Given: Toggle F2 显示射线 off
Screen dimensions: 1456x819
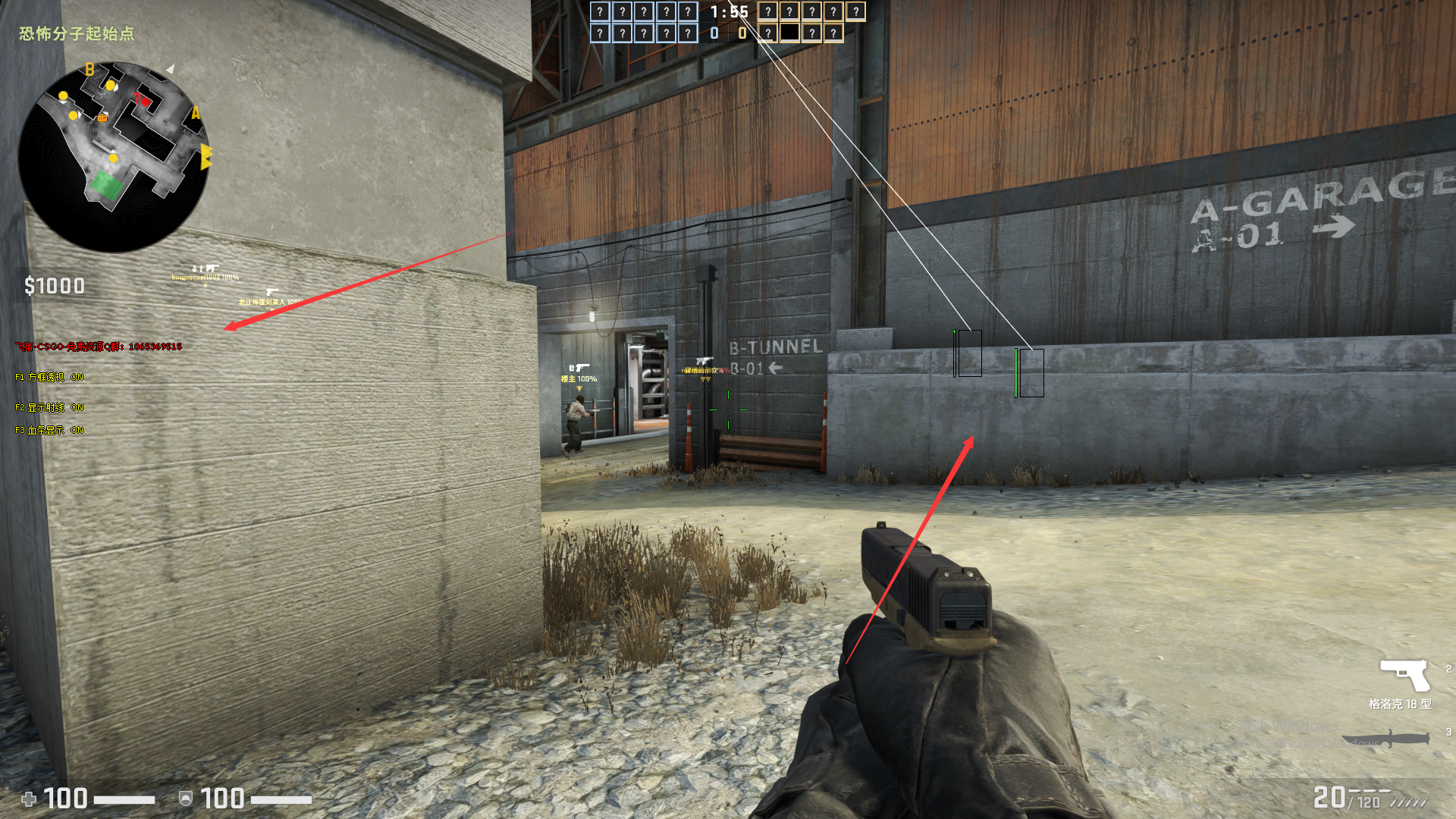Looking at the screenshot, I should [49, 406].
